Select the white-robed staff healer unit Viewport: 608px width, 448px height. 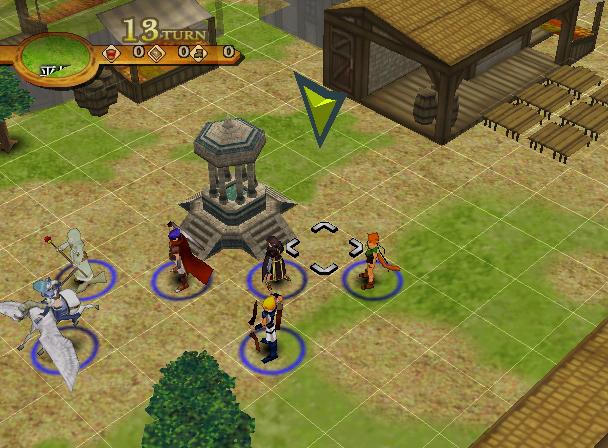point(77,258)
